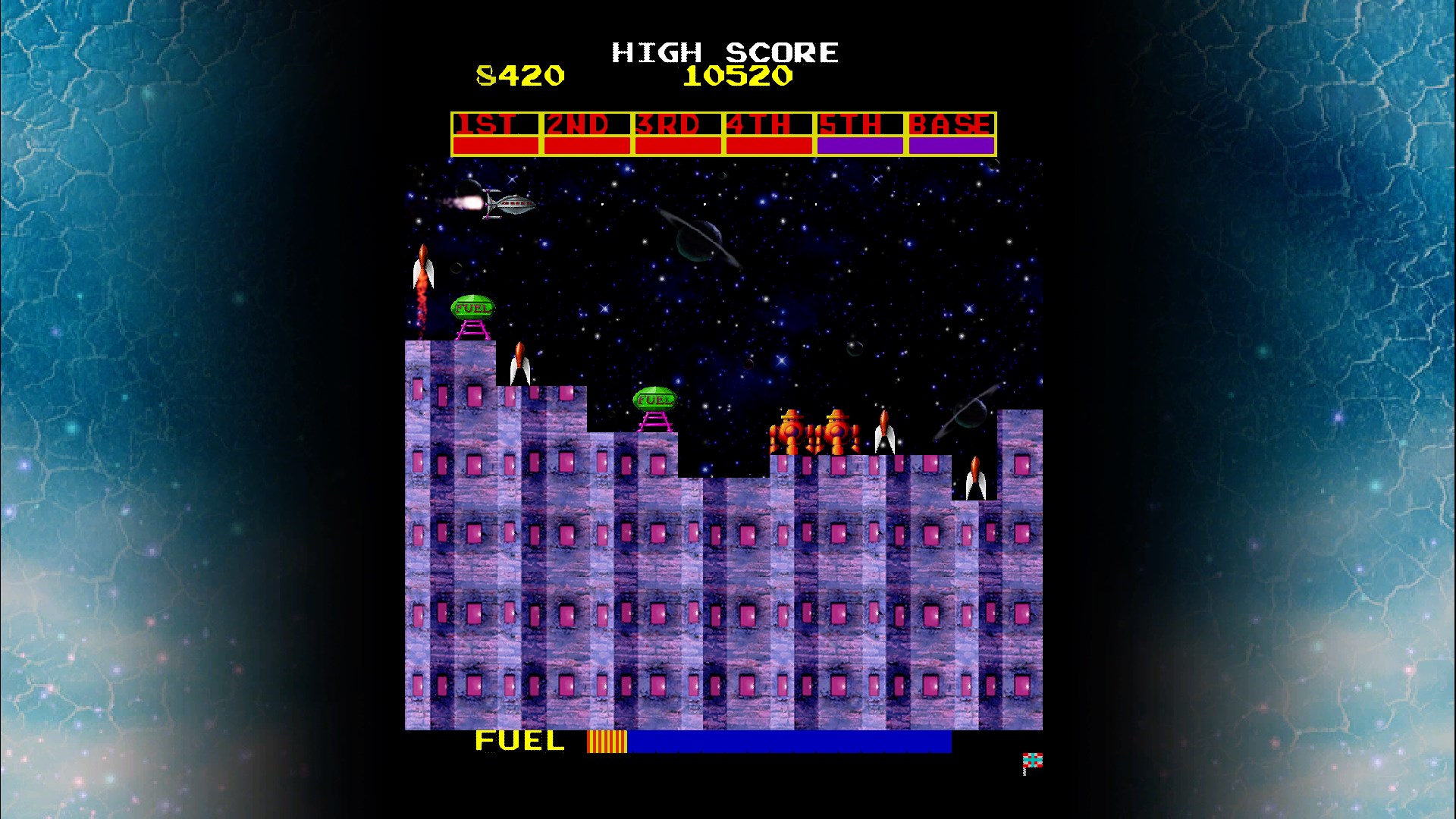Click the right orange base turret
The height and width of the screenshot is (819, 1456).
coord(837,432)
